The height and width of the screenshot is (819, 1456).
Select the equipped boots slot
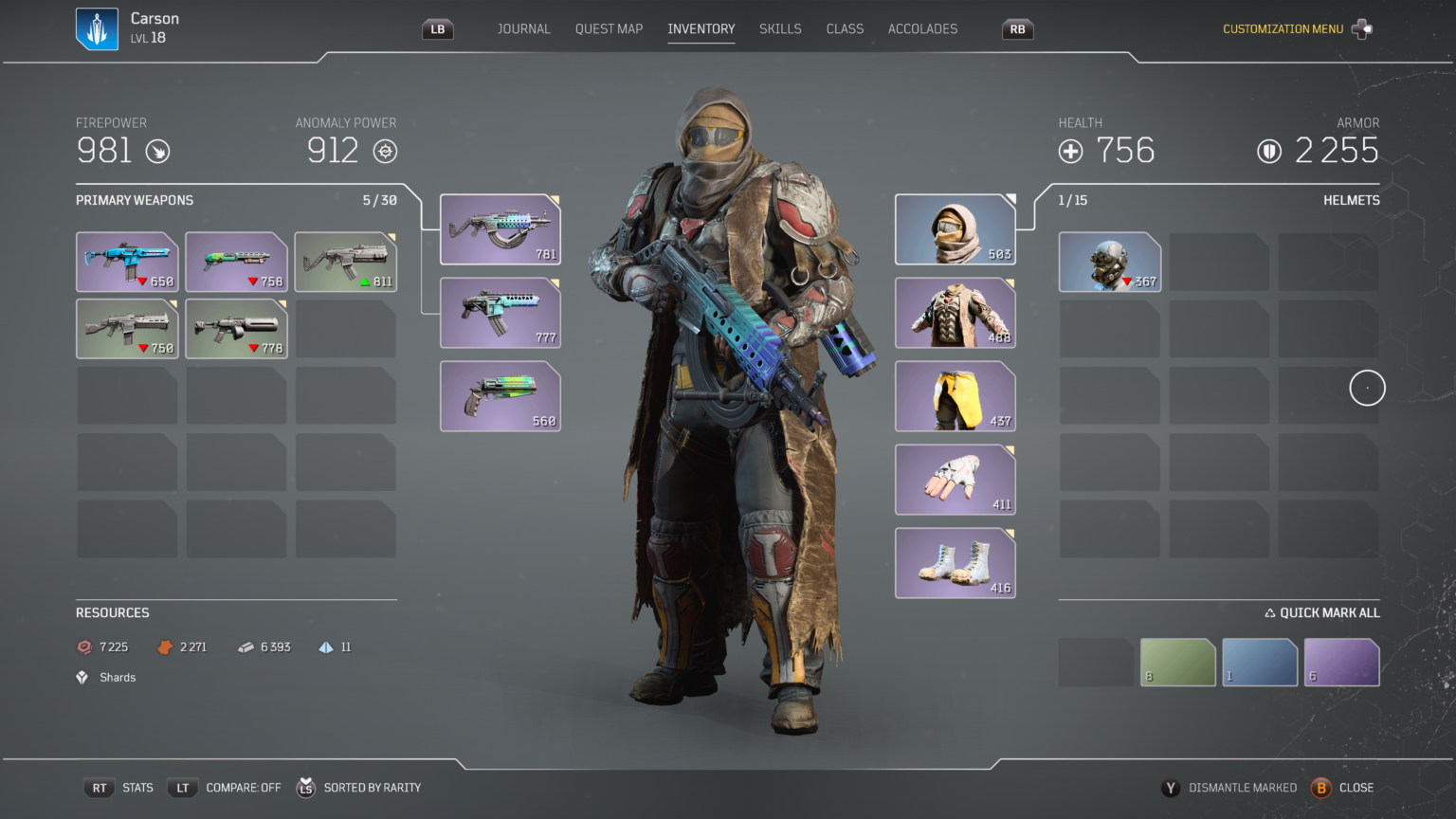tap(955, 563)
